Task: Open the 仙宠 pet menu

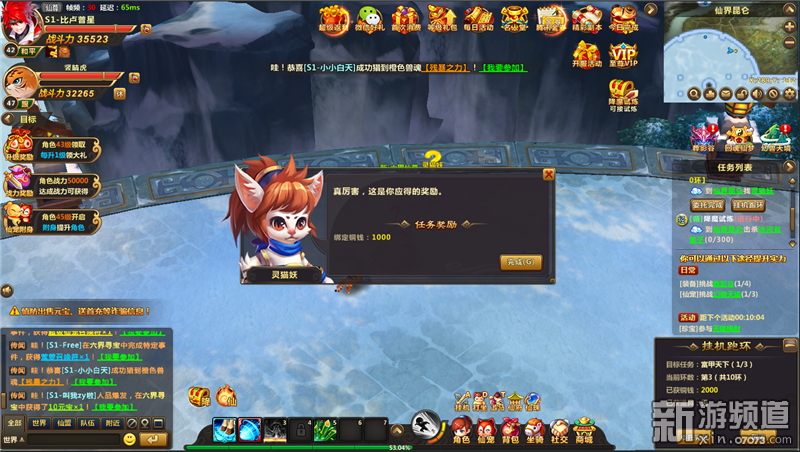Action: (x=485, y=430)
